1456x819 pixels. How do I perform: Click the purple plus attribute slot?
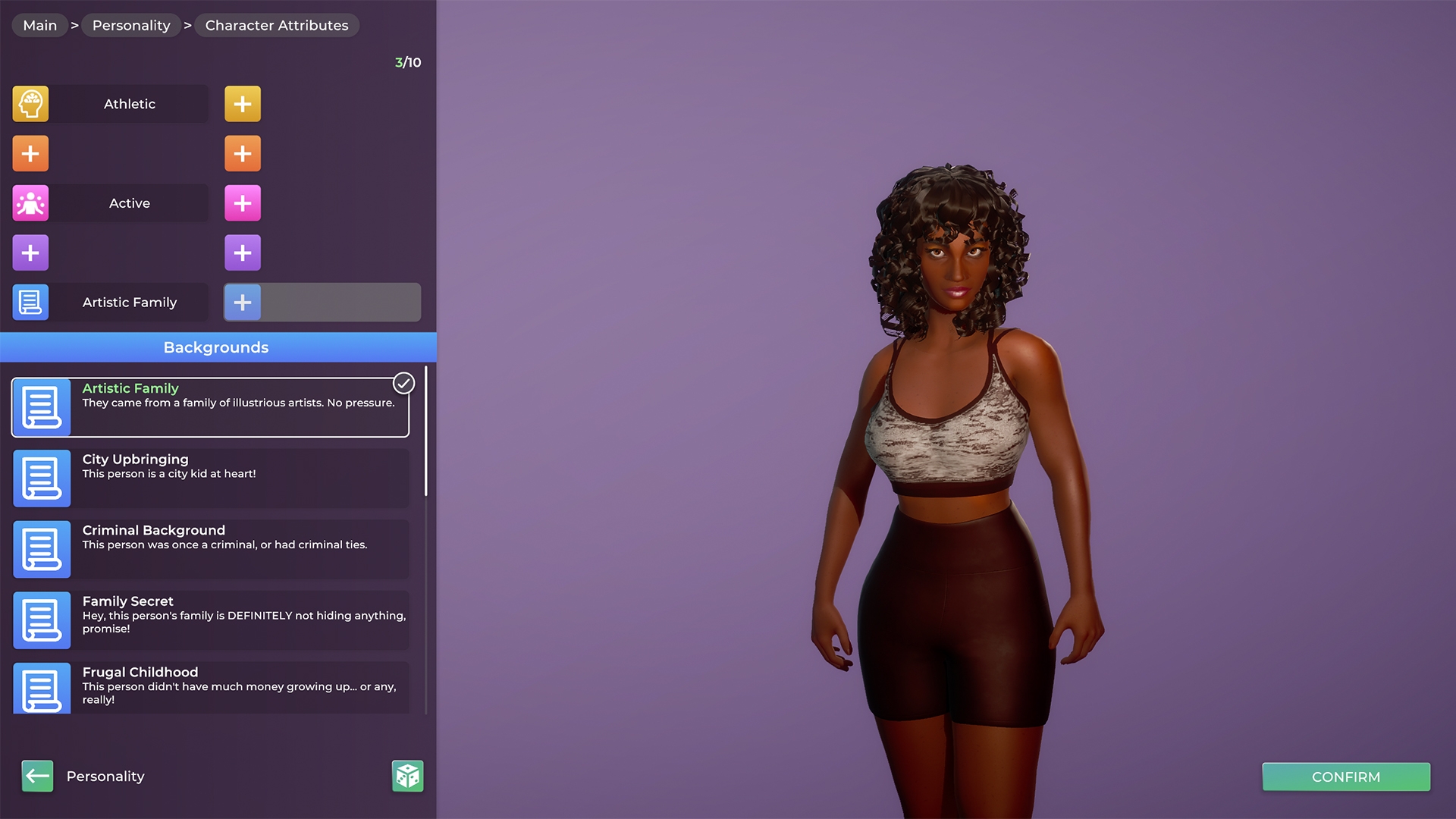click(x=30, y=252)
